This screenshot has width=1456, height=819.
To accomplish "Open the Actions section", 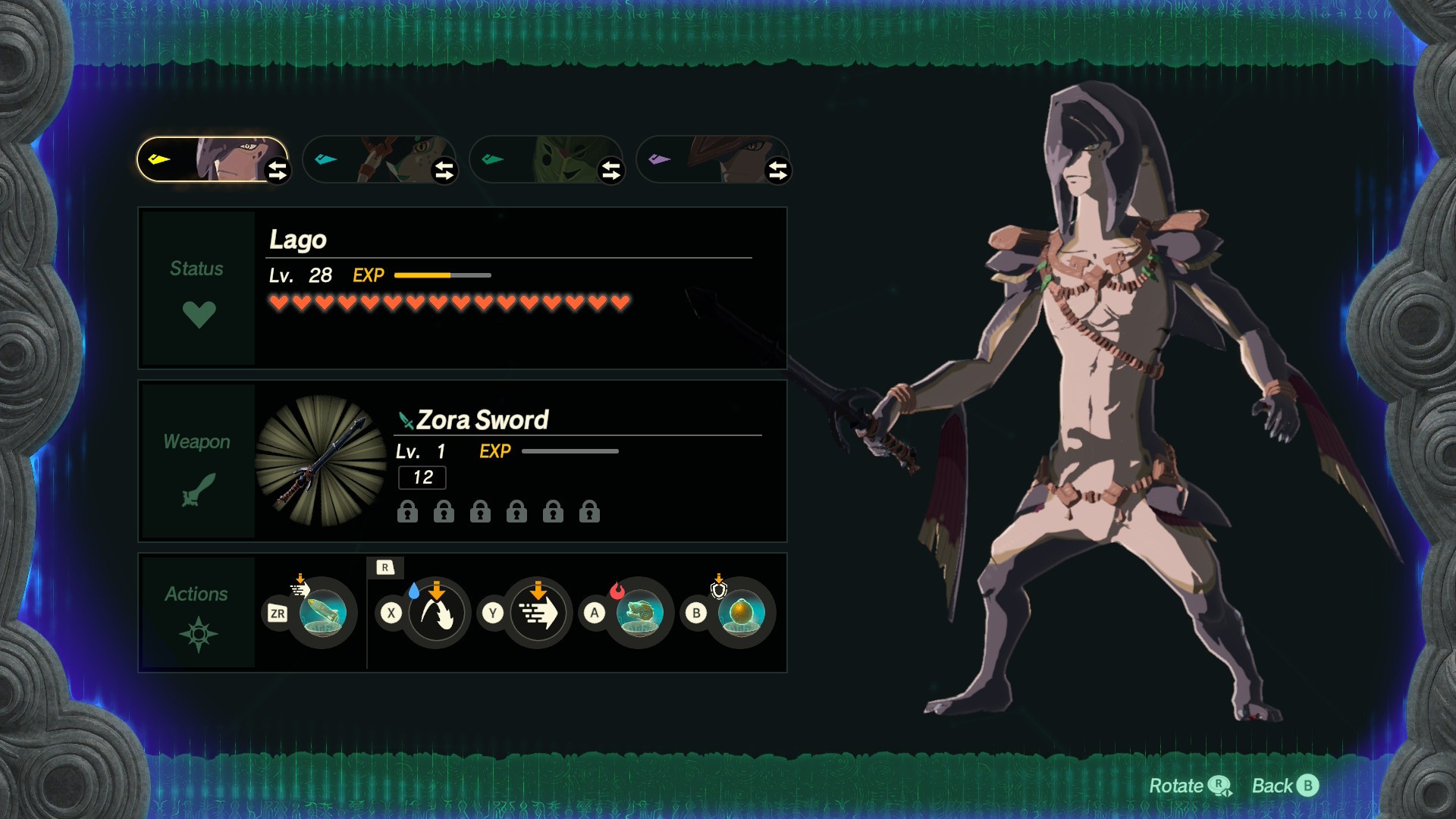I will (x=197, y=612).
